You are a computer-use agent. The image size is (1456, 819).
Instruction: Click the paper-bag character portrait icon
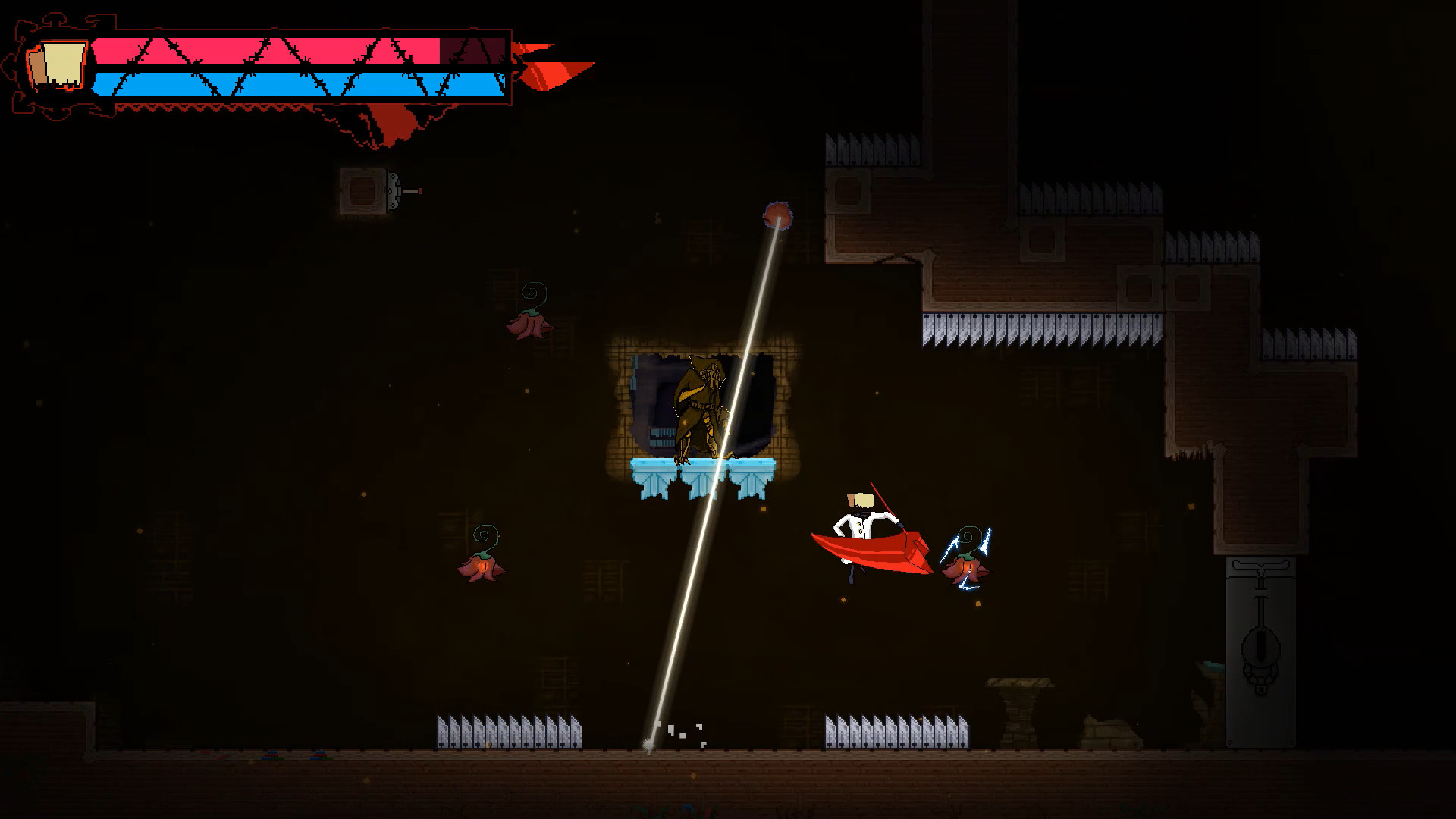click(59, 66)
